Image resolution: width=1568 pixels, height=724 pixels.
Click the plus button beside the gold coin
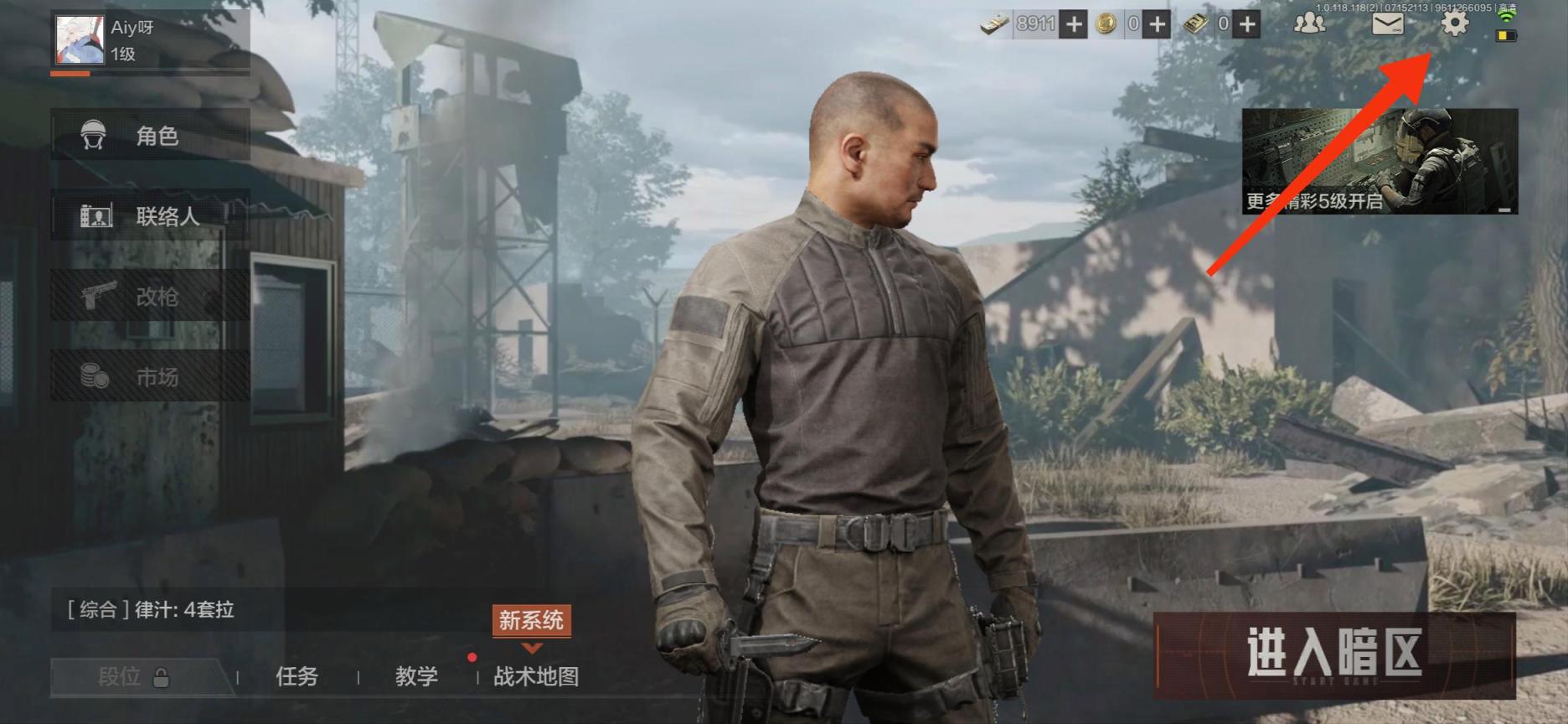click(x=1158, y=24)
